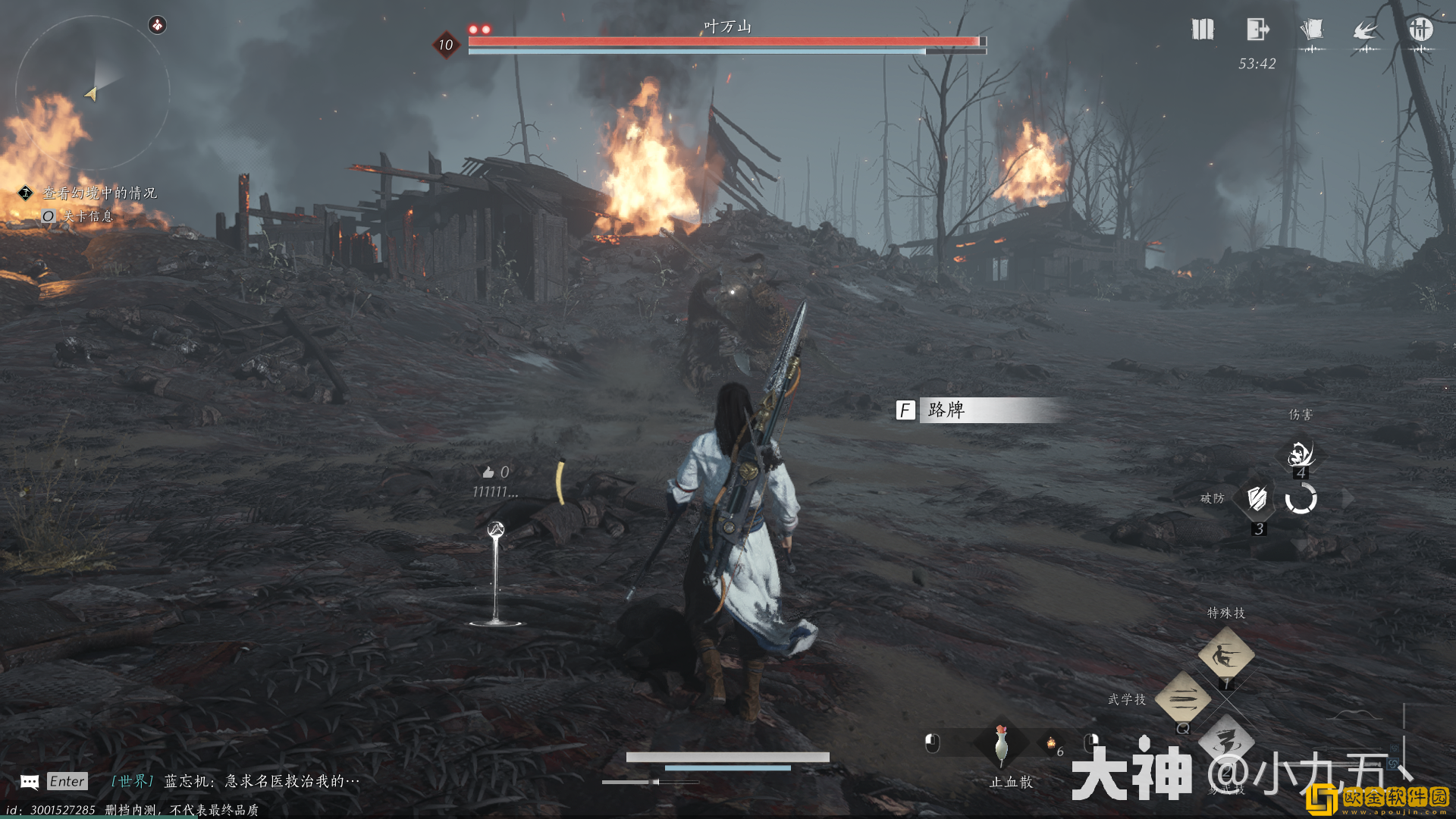Trigger the 伤害 damage skill icon
The height and width of the screenshot is (819, 1456).
coord(1301,454)
